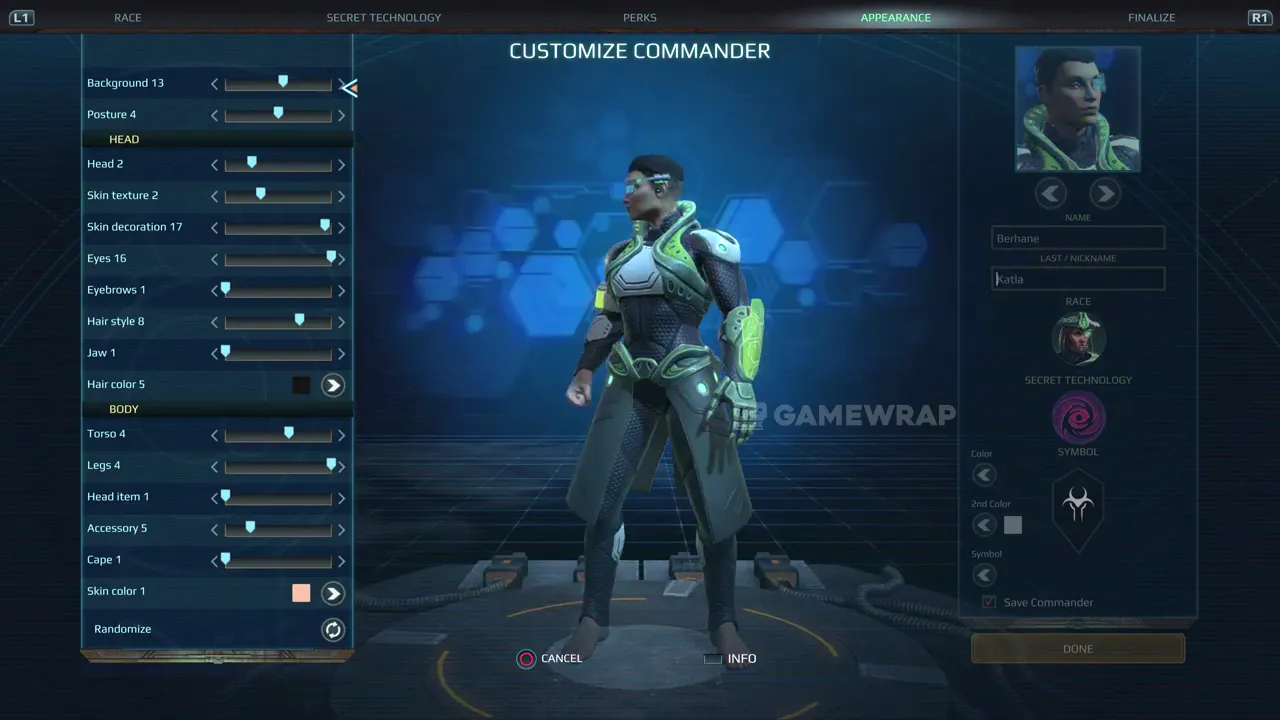Go to the Perks tab
The height and width of the screenshot is (720, 1280).
640,17
